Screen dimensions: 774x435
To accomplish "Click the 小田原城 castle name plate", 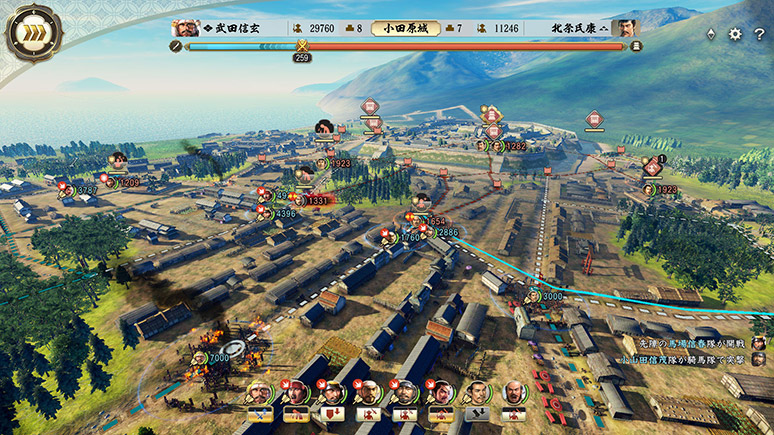I will point(405,28).
